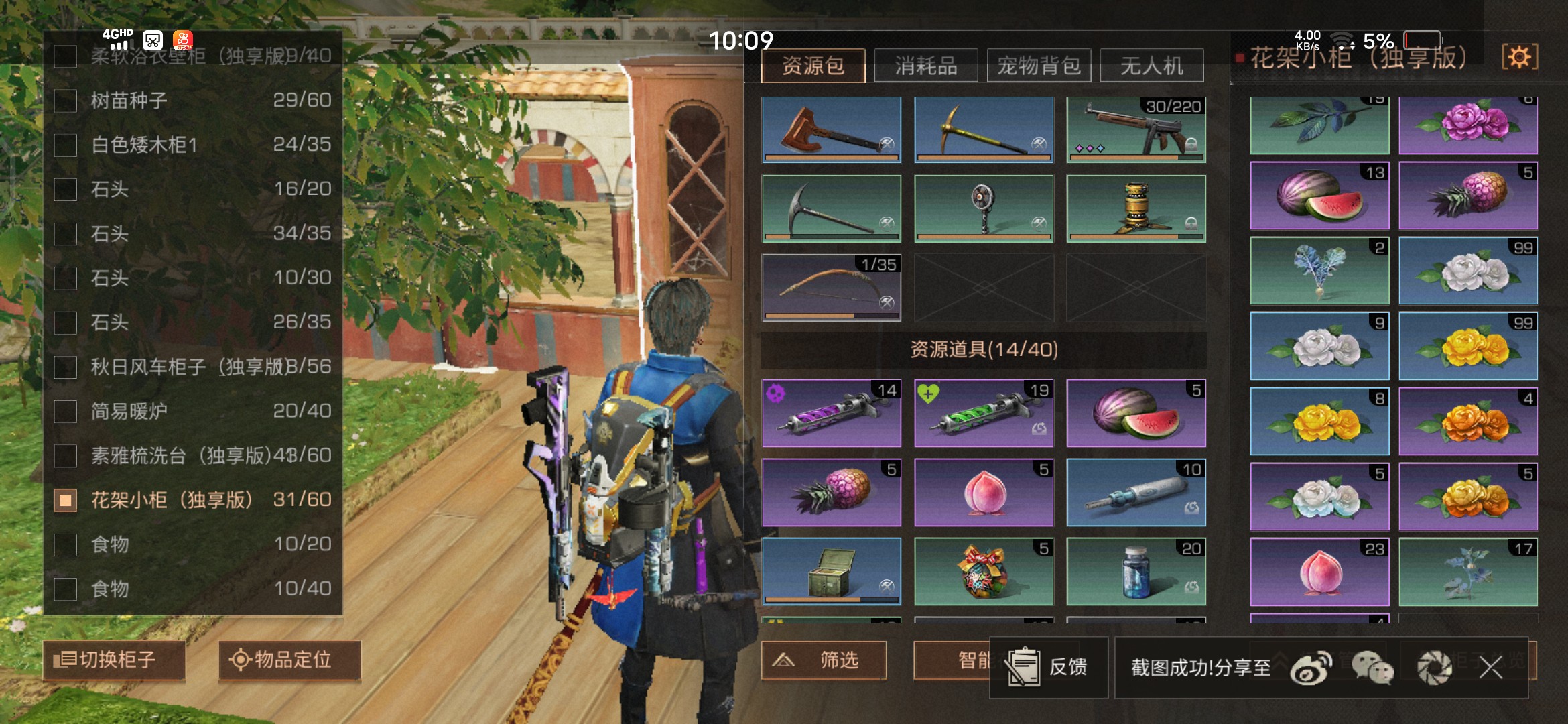
Task: Choose the bow slot showing 1/35
Action: click(831, 287)
